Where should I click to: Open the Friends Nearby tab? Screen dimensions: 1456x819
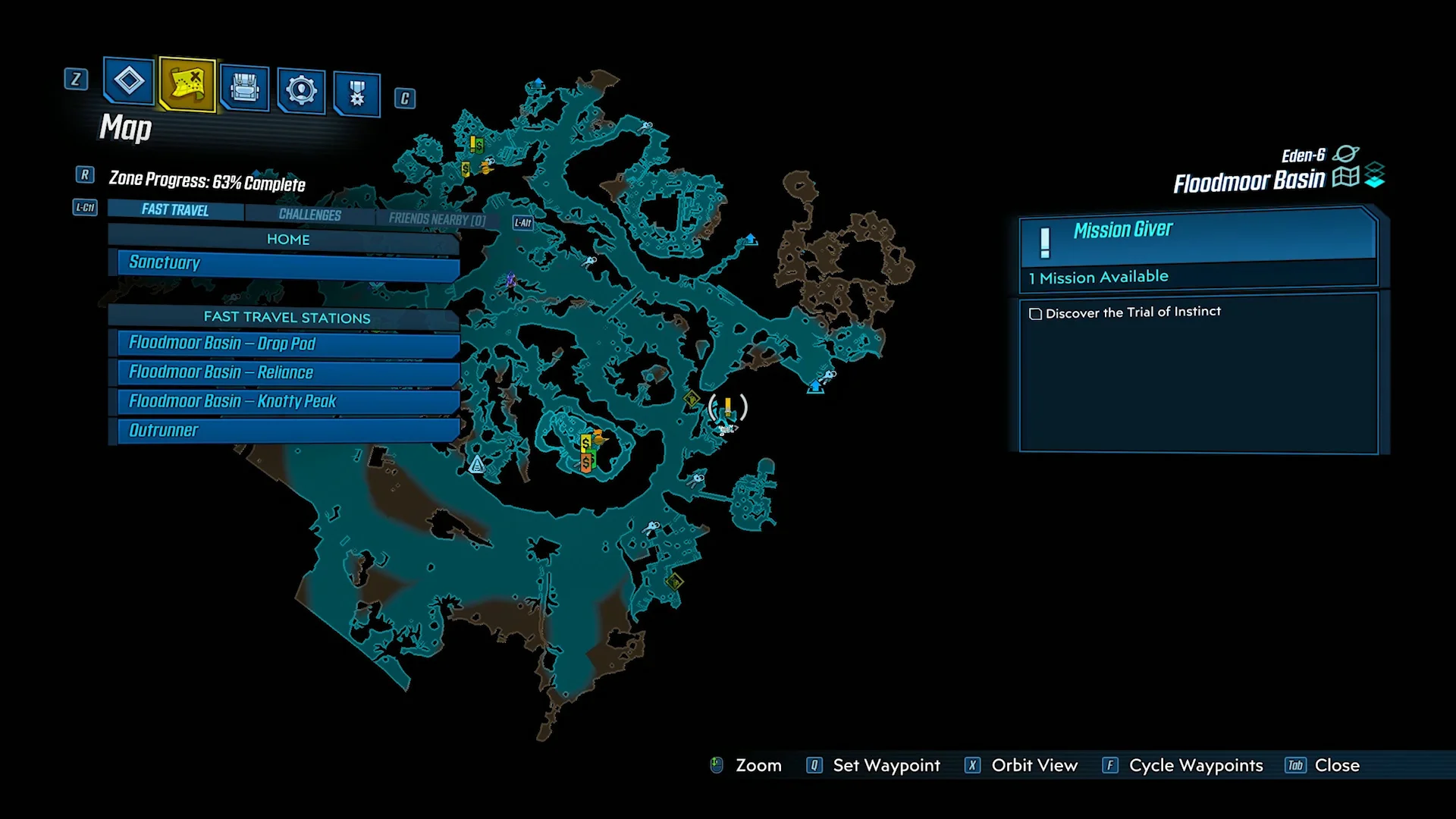[437, 219]
